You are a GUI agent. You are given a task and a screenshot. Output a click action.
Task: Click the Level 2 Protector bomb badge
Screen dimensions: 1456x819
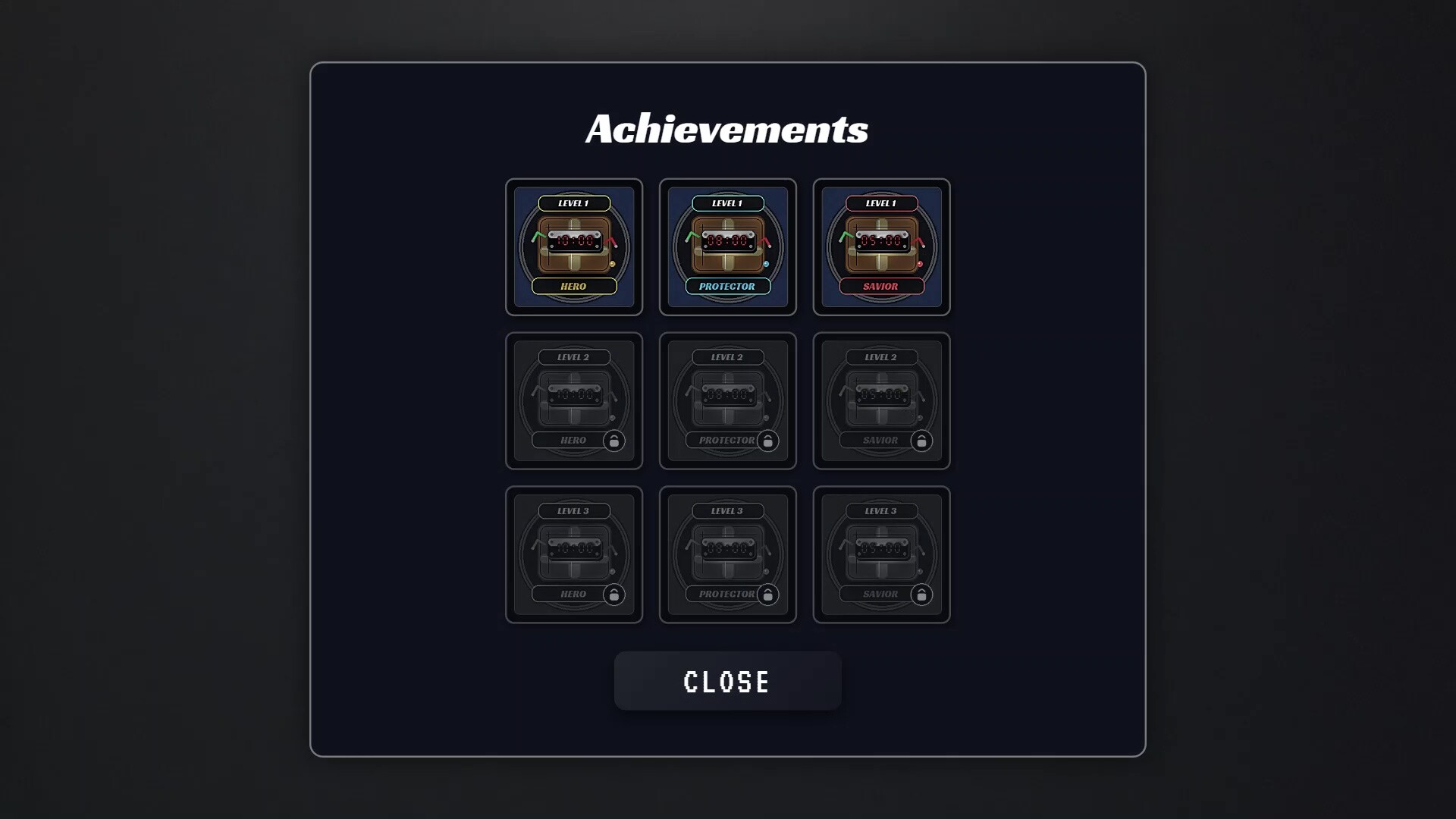pos(727,401)
